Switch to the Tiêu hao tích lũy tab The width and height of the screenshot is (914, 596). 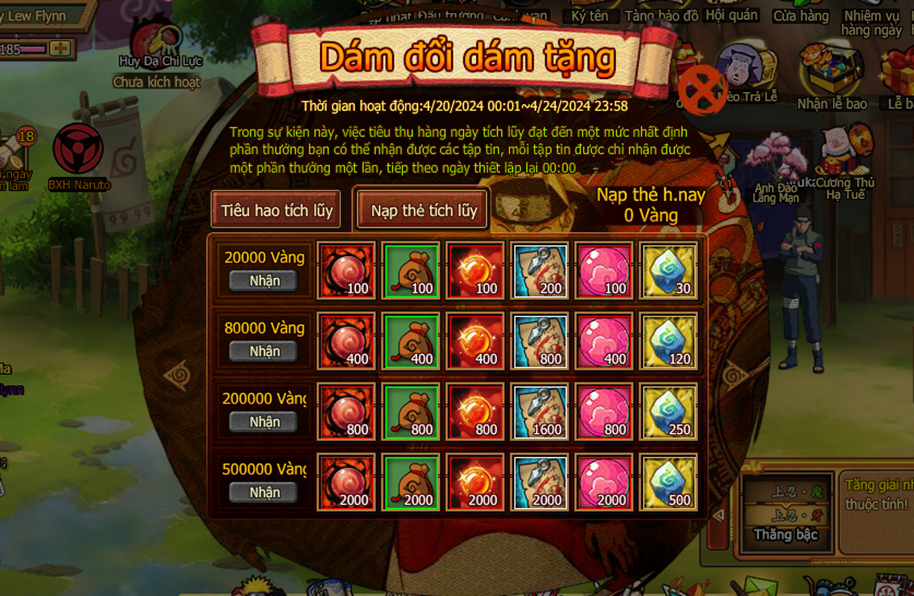276,210
